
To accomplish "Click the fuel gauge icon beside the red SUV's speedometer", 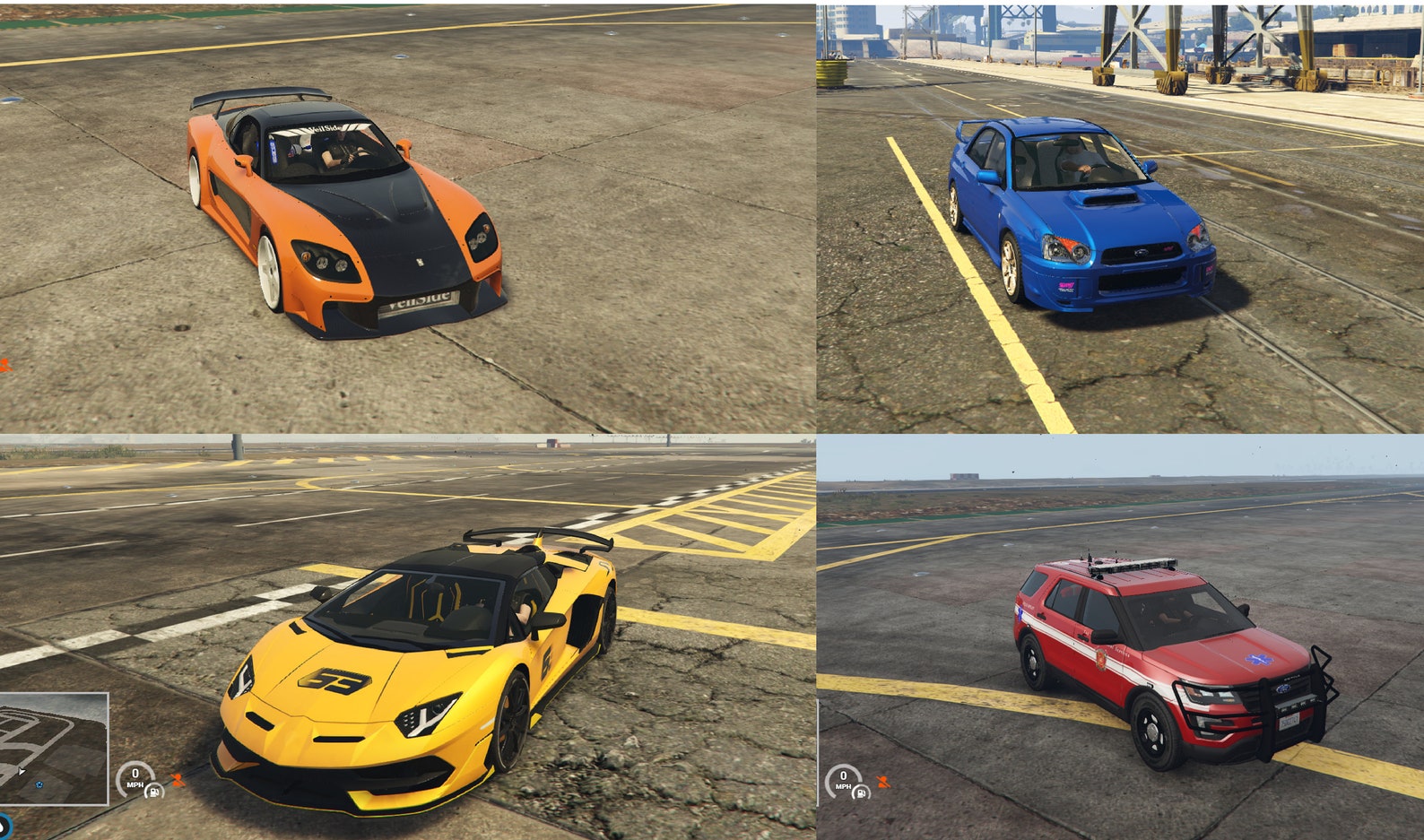I will point(861,792).
